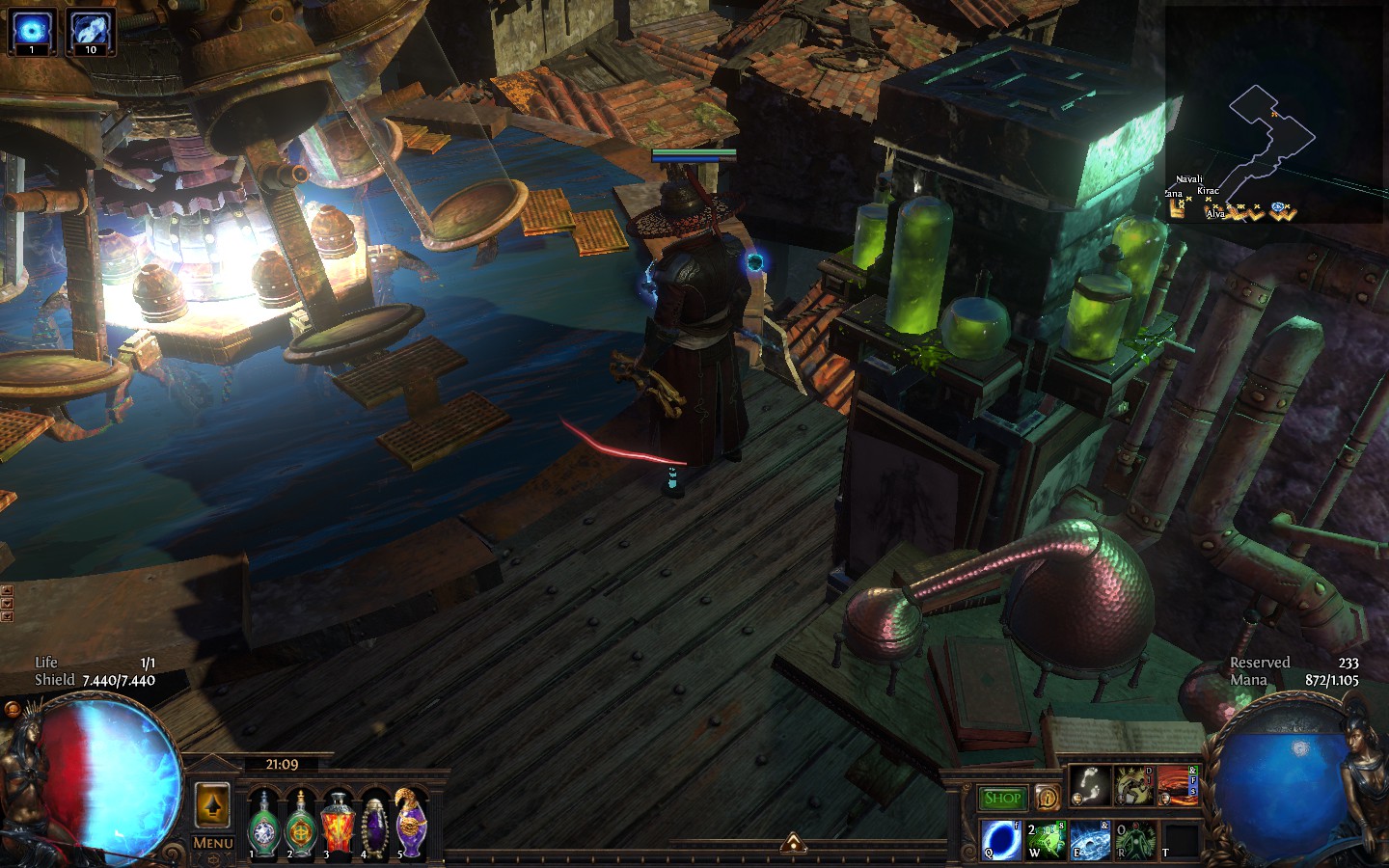
Task: Select the skill icon with the D keybind
Action: point(1133,786)
